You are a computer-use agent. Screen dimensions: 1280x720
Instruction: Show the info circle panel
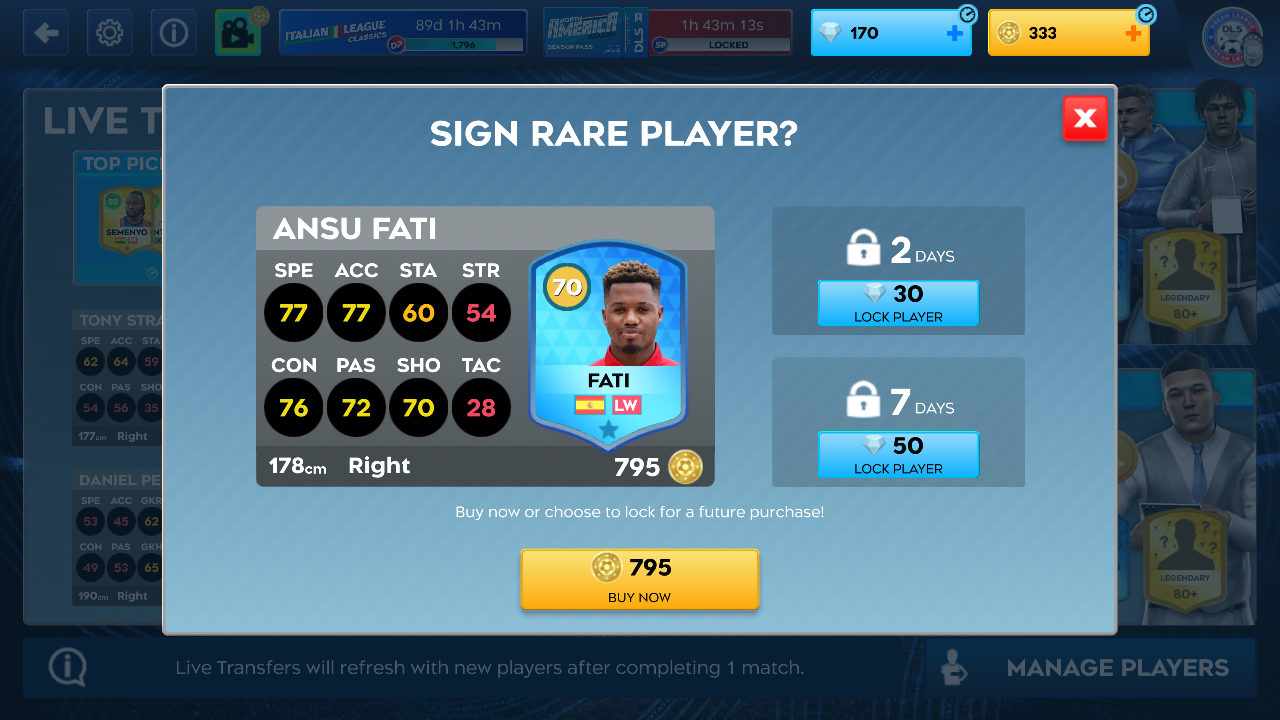(x=174, y=33)
